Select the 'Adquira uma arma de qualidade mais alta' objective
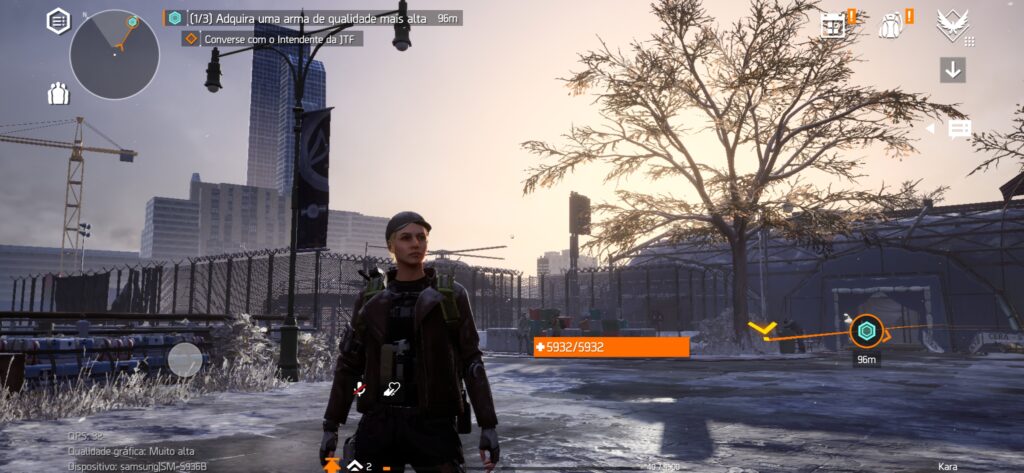 coord(306,18)
